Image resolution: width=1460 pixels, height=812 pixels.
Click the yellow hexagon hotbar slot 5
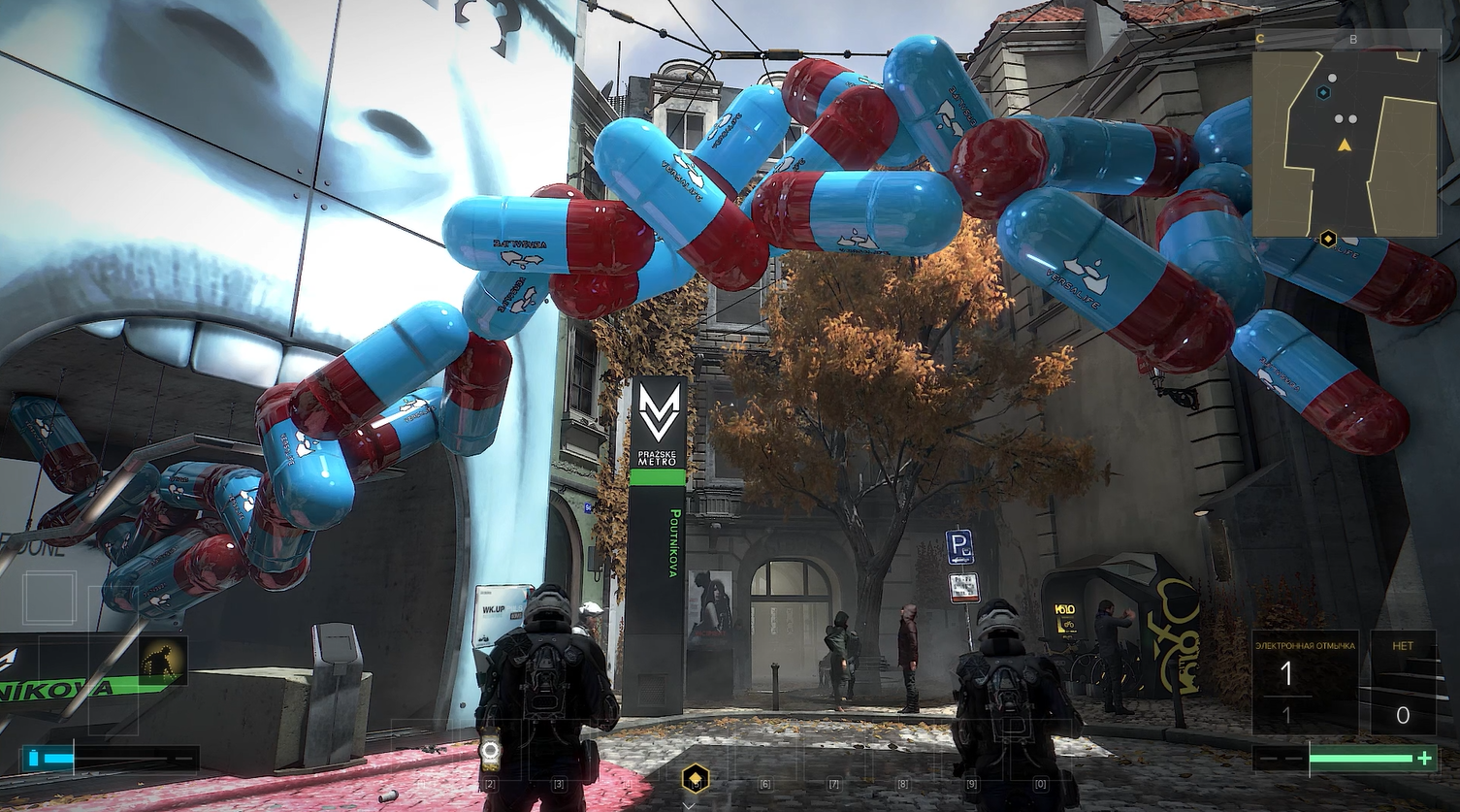[695, 777]
